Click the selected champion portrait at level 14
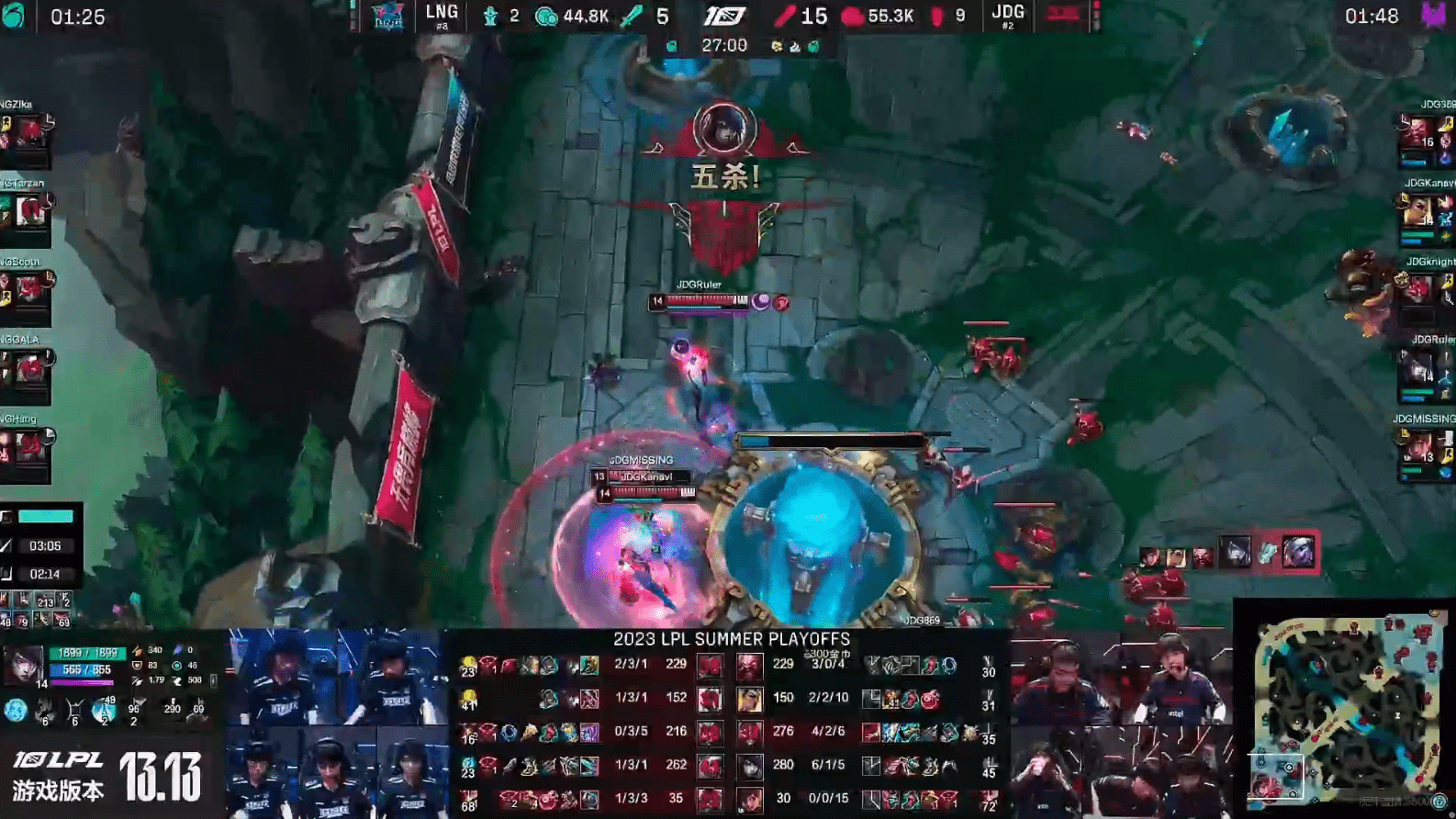 [24, 665]
